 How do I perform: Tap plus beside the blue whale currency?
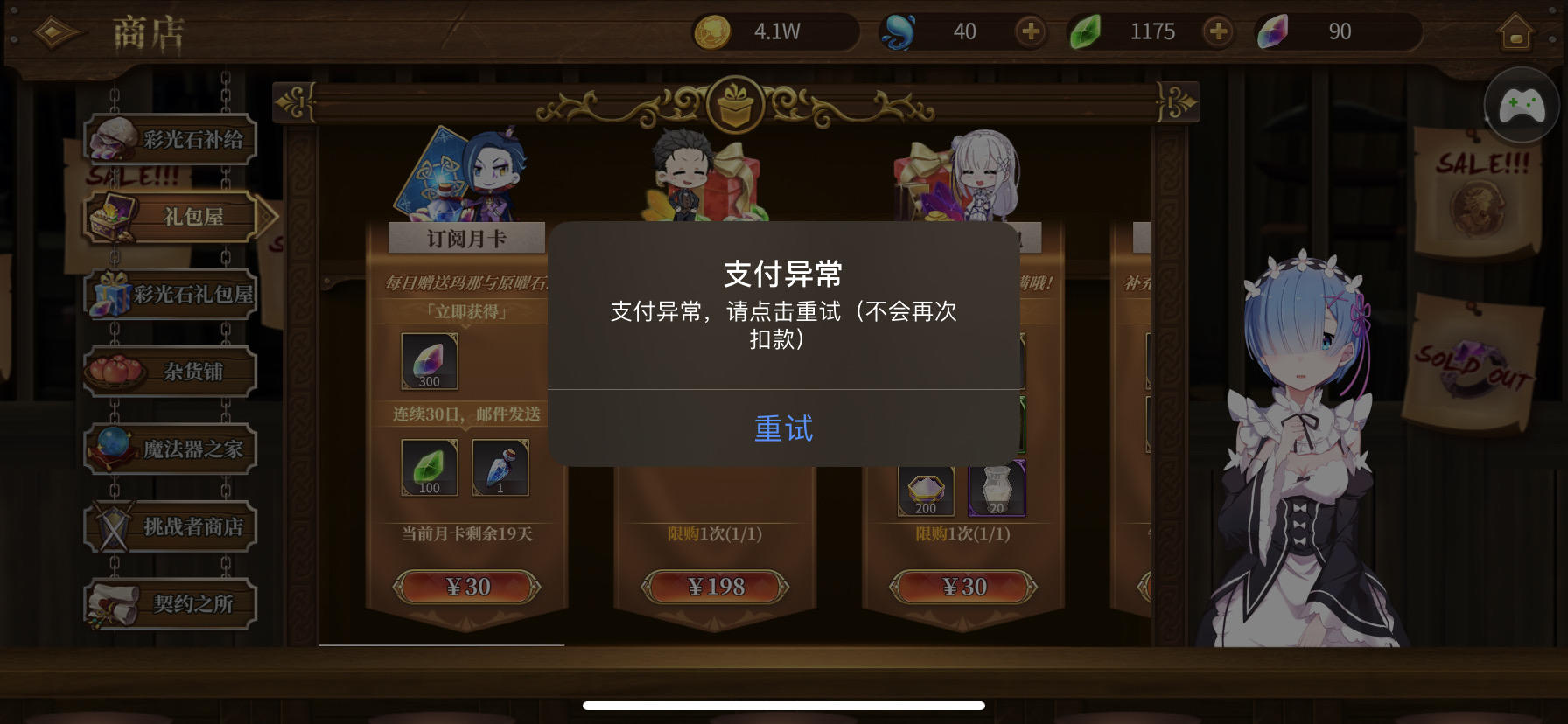tap(1029, 31)
